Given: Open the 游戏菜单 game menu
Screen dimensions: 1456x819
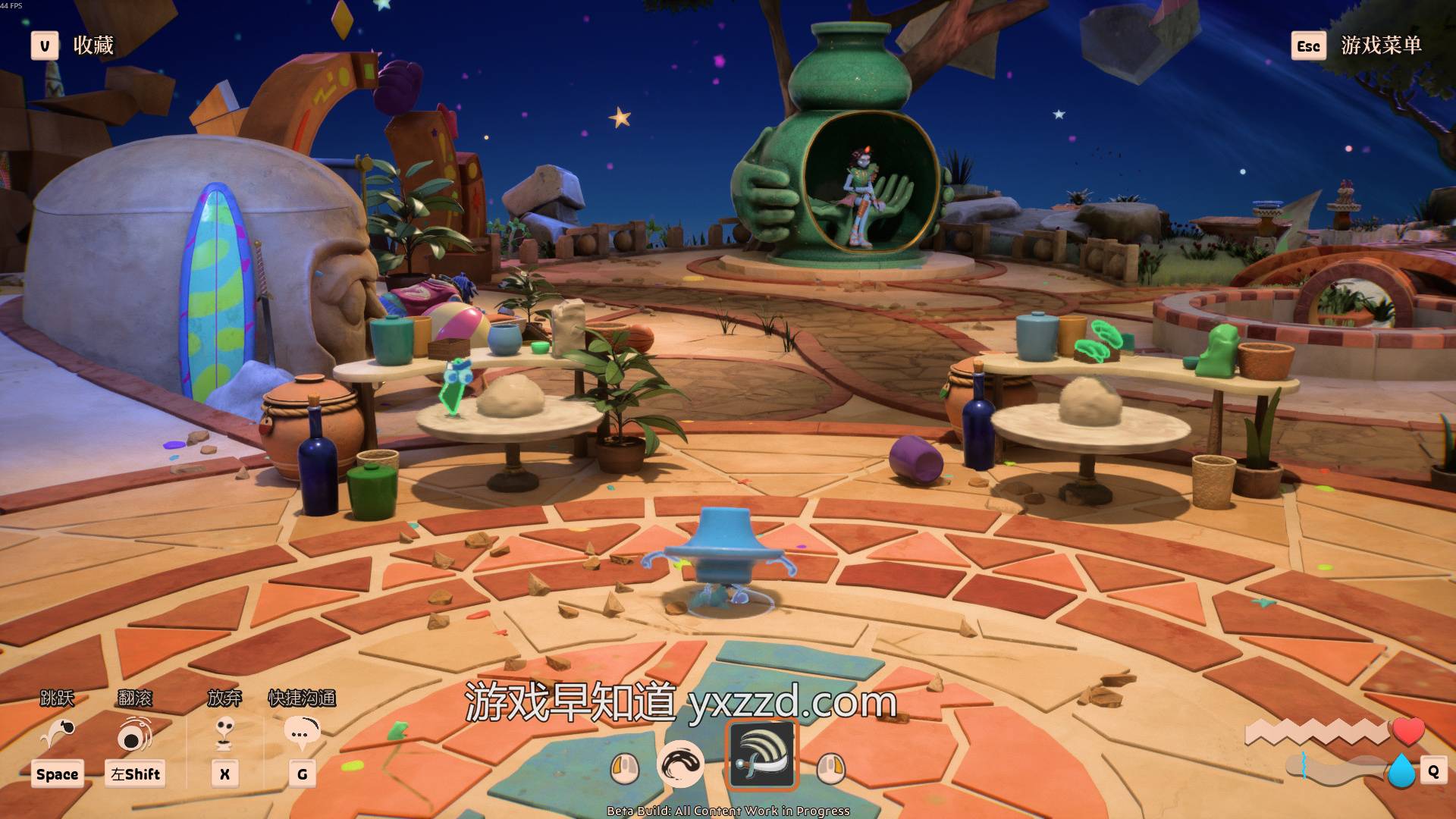Looking at the screenshot, I should point(1380,45).
